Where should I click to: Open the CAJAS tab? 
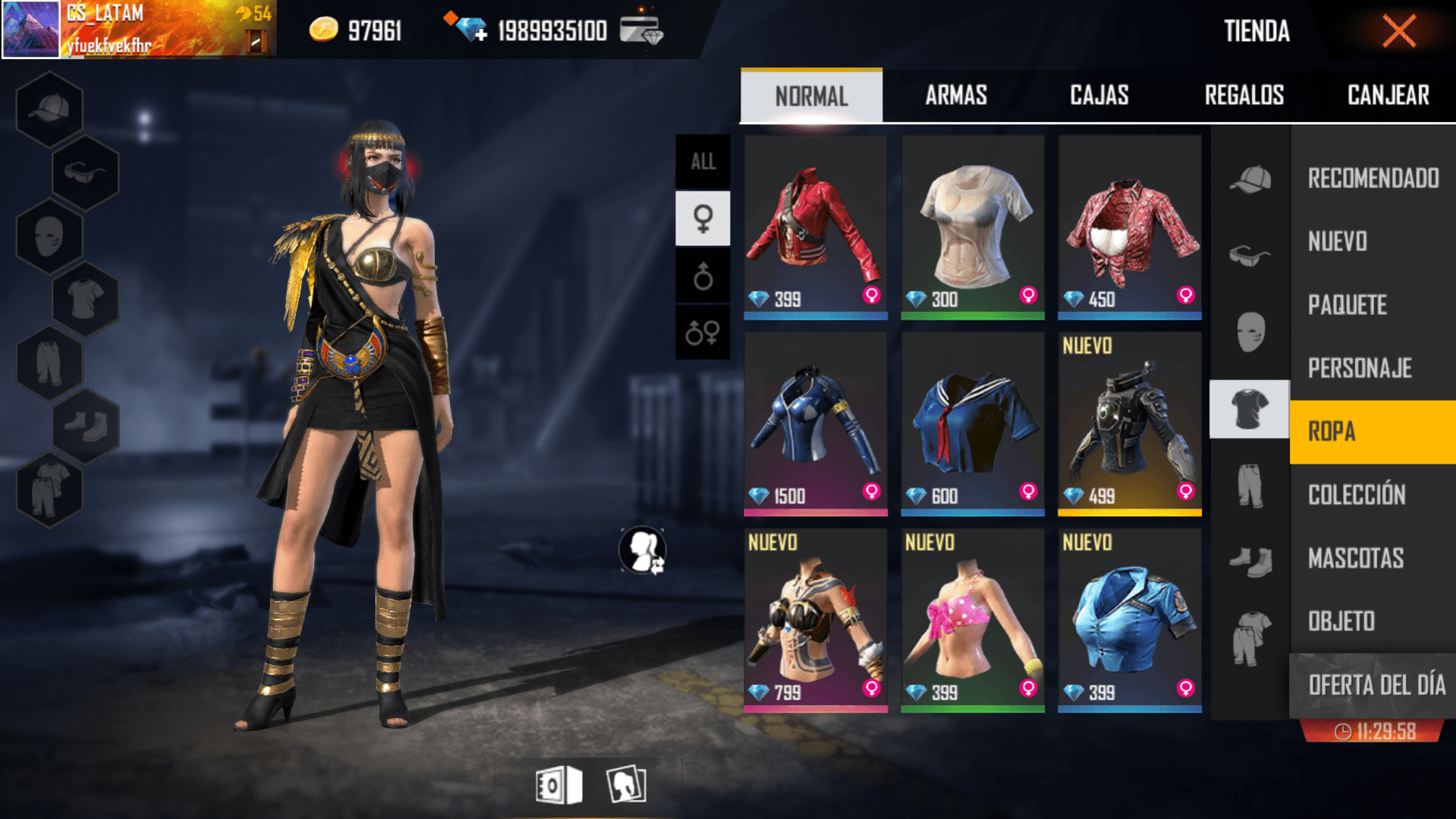point(1099,96)
